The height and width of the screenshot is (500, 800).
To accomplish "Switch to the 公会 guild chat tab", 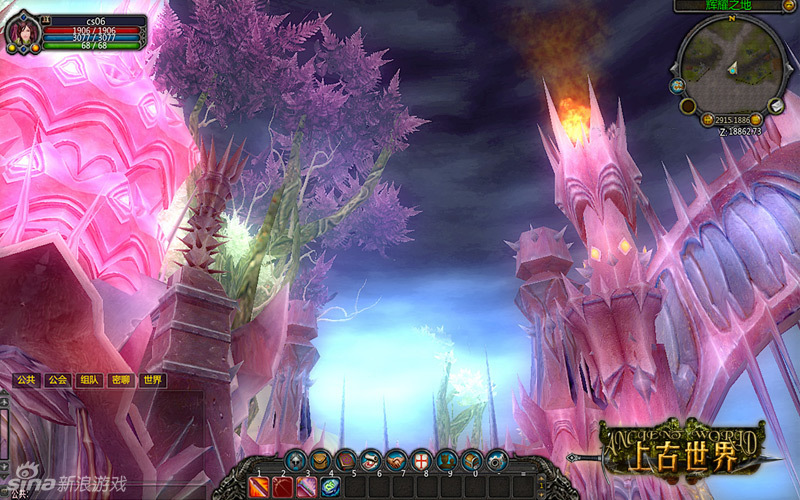I will (57, 380).
